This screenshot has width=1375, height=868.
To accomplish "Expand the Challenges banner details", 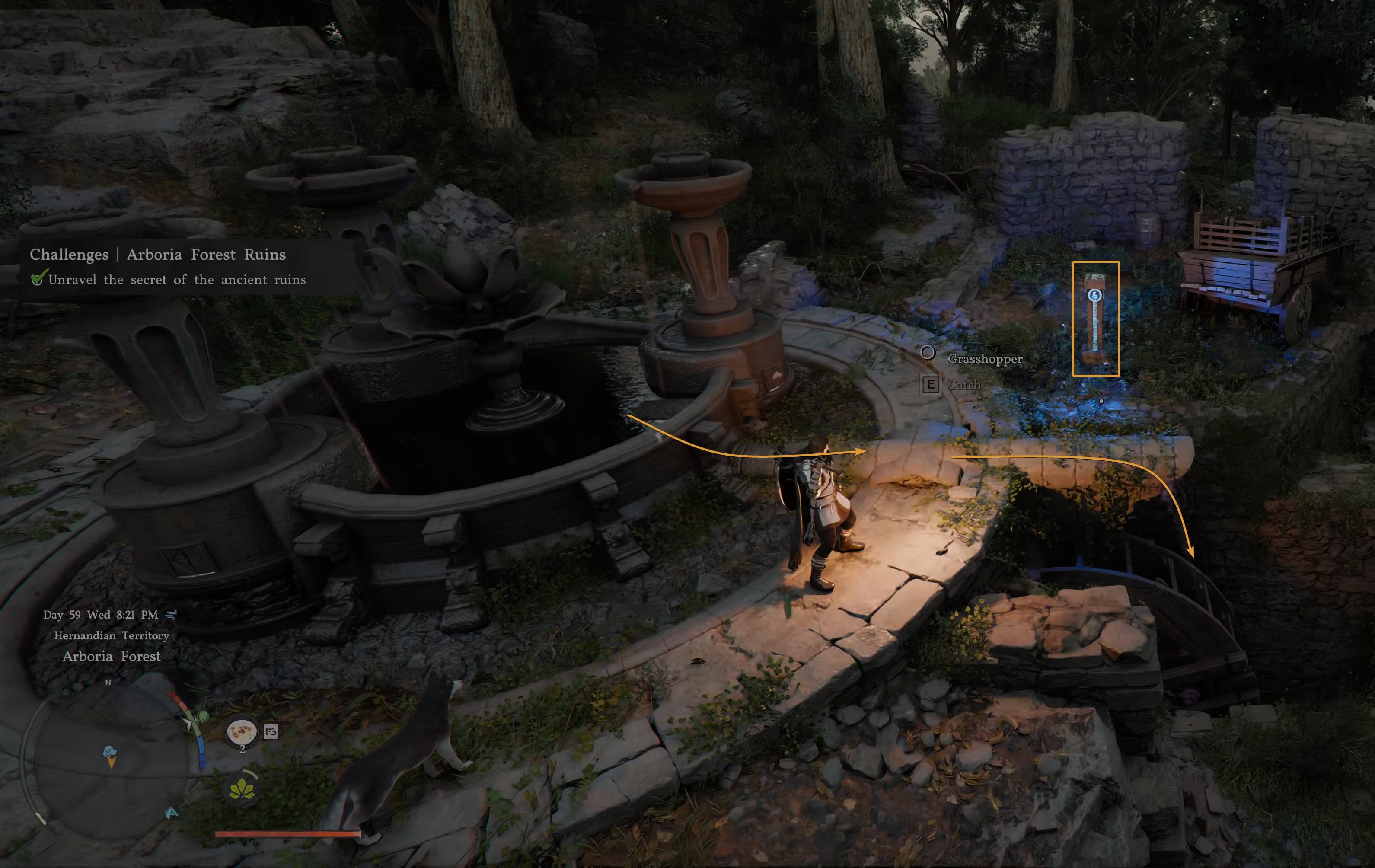I will coord(158,255).
